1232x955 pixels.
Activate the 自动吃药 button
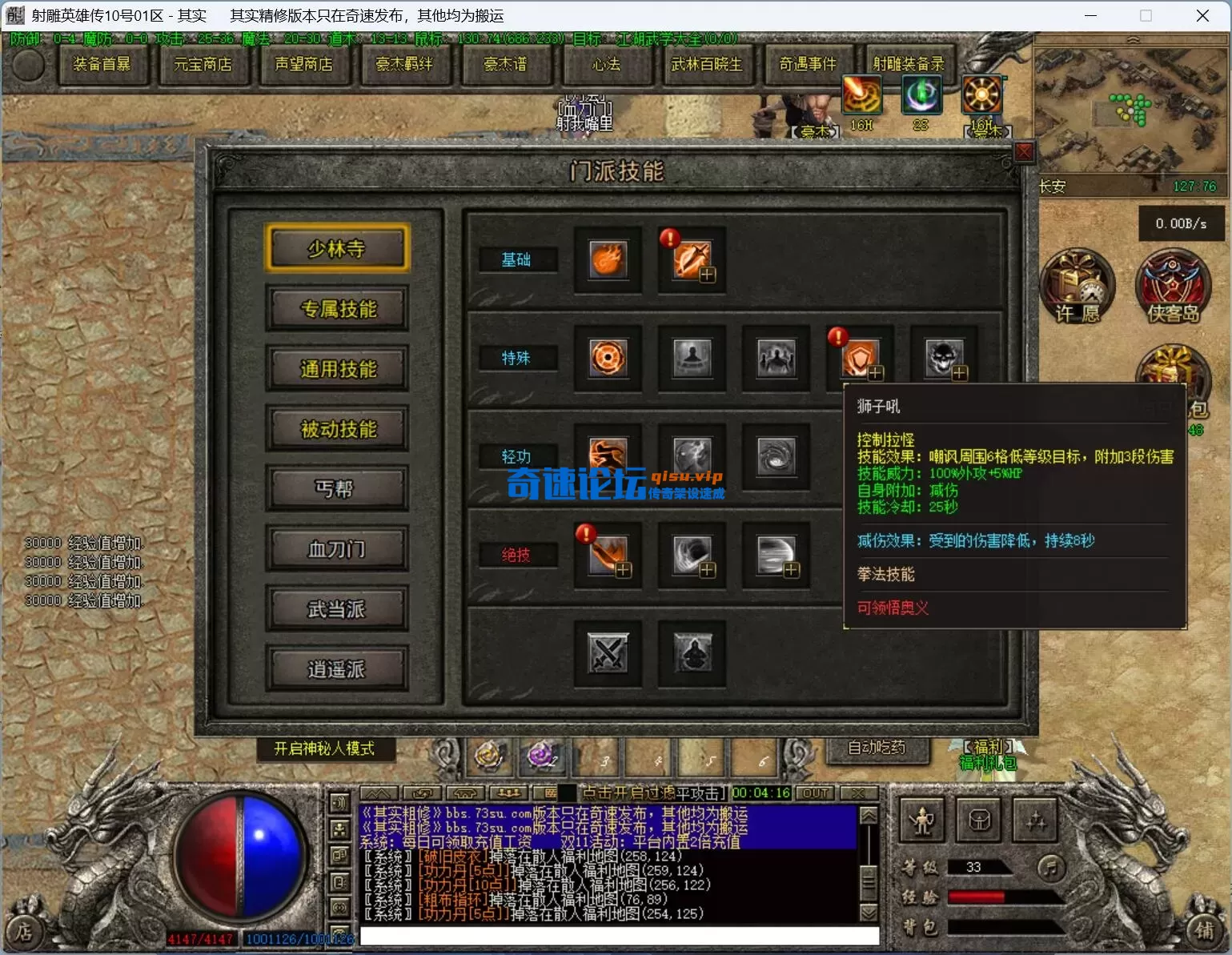coord(877,748)
